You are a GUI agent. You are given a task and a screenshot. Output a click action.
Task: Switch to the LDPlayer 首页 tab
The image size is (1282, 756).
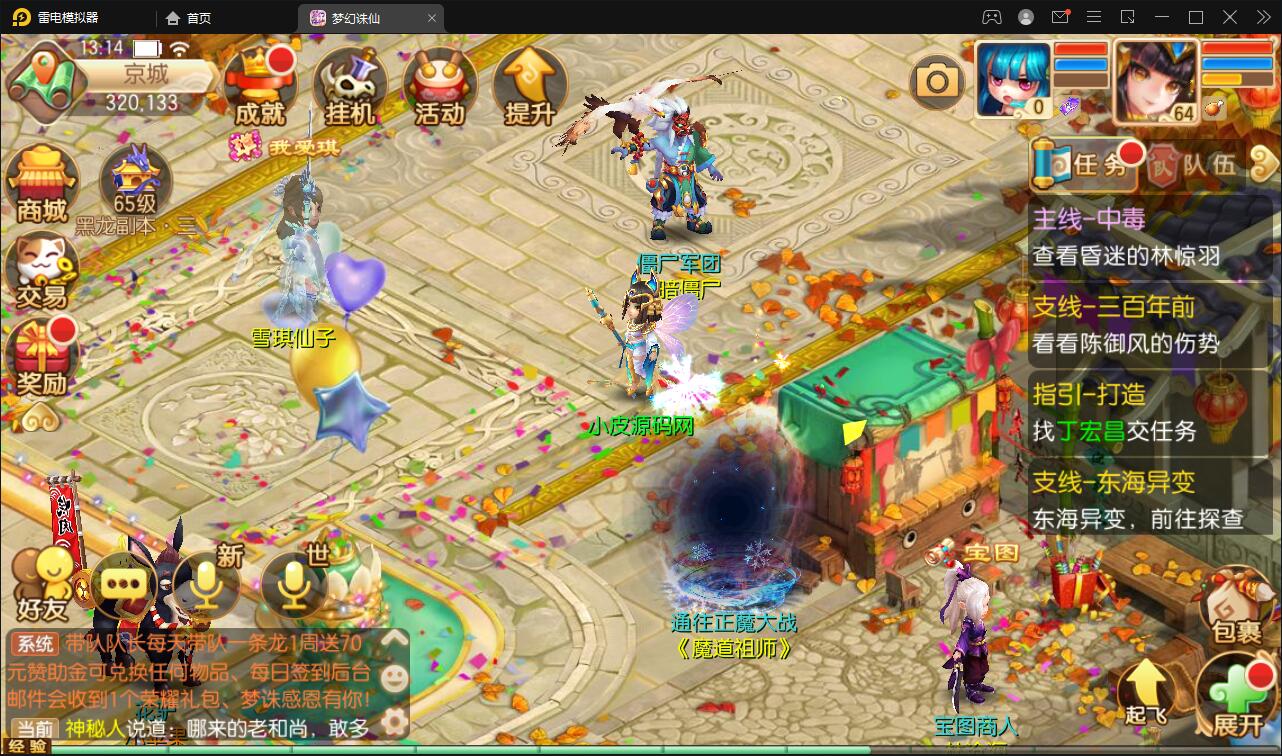tap(187, 17)
